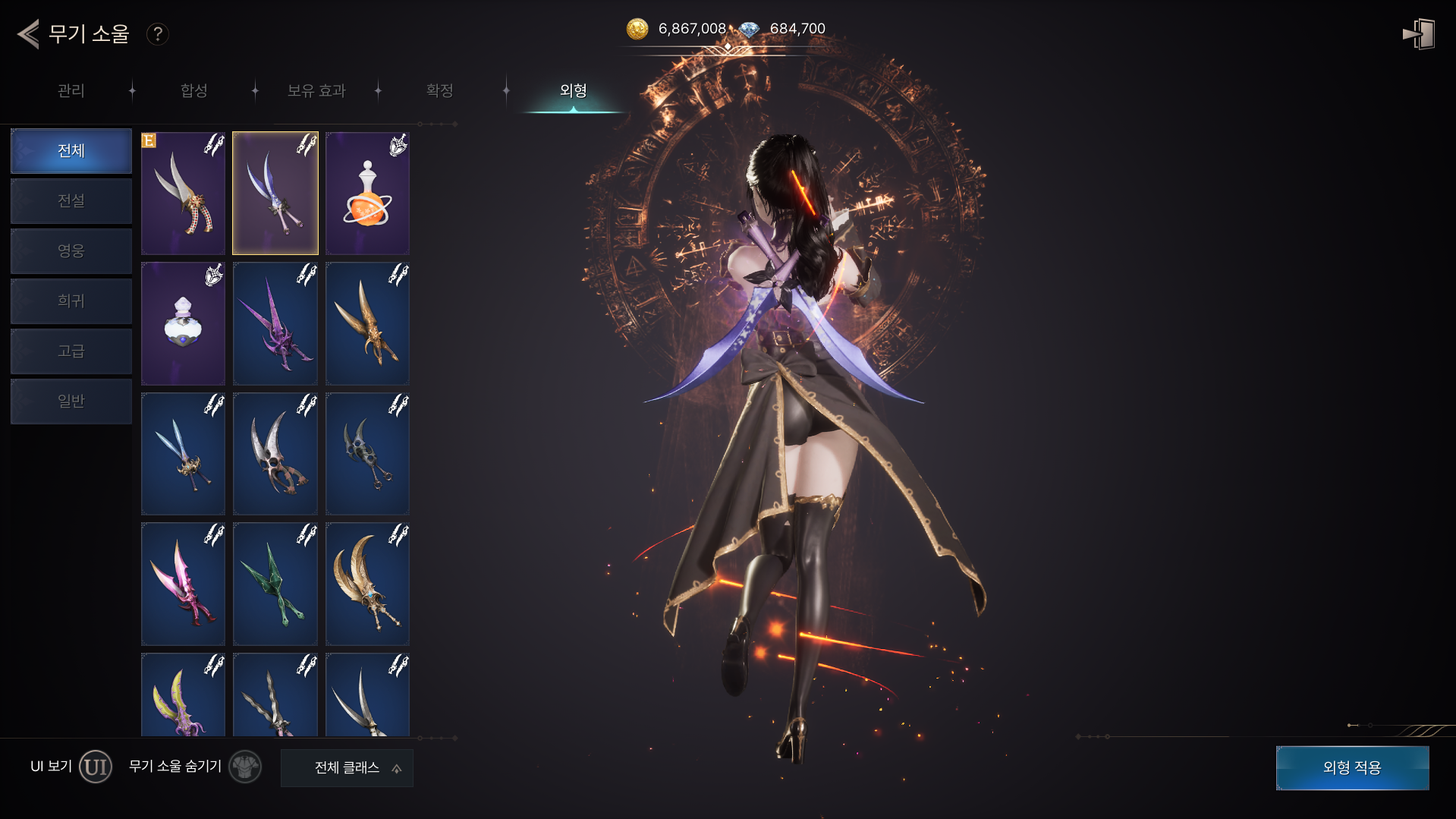Image resolution: width=1456 pixels, height=819 pixels.
Task: Switch to the 합성 tab
Action: [x=194, y=91]
